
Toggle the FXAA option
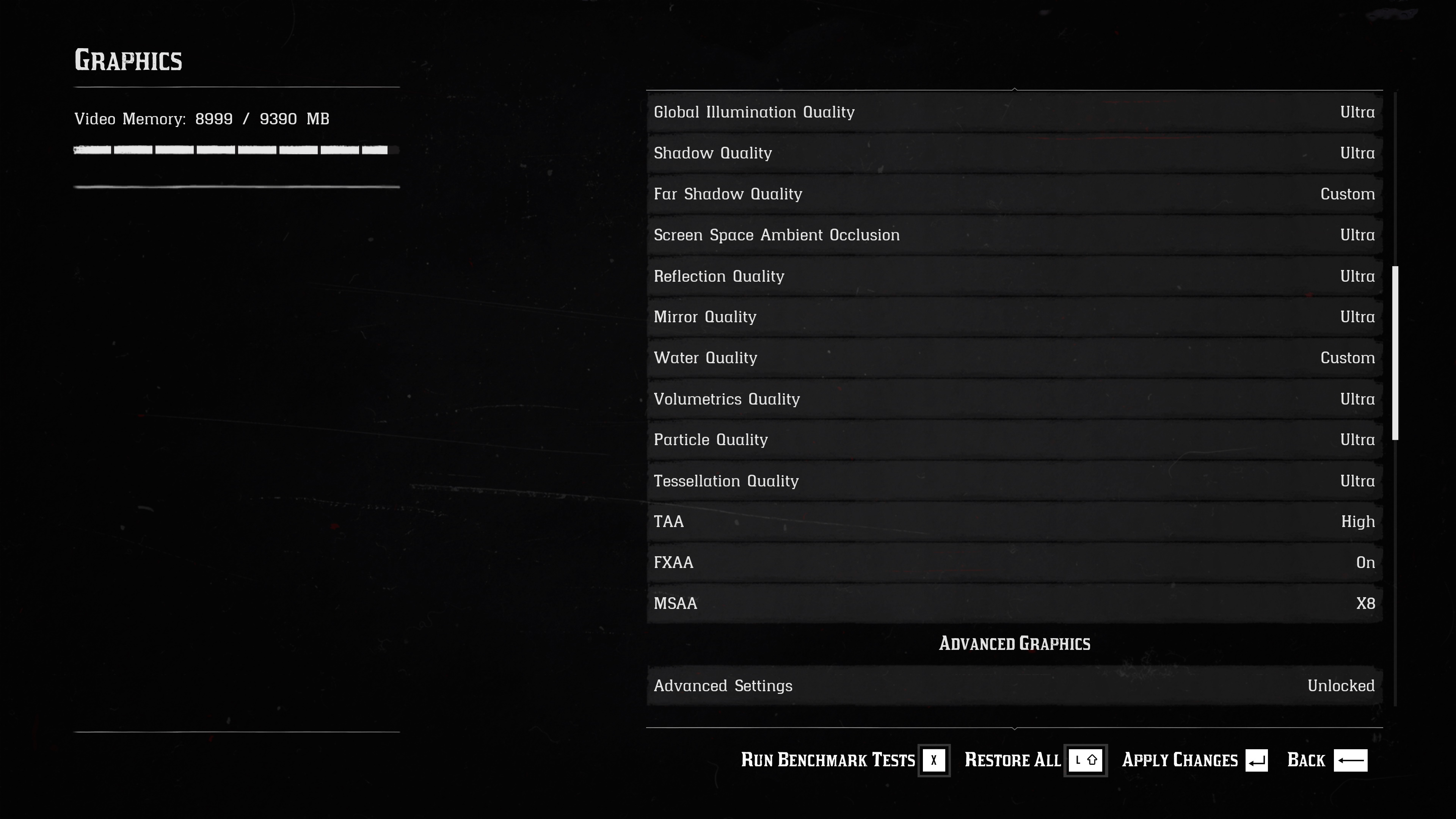[x=1014, y=562]
